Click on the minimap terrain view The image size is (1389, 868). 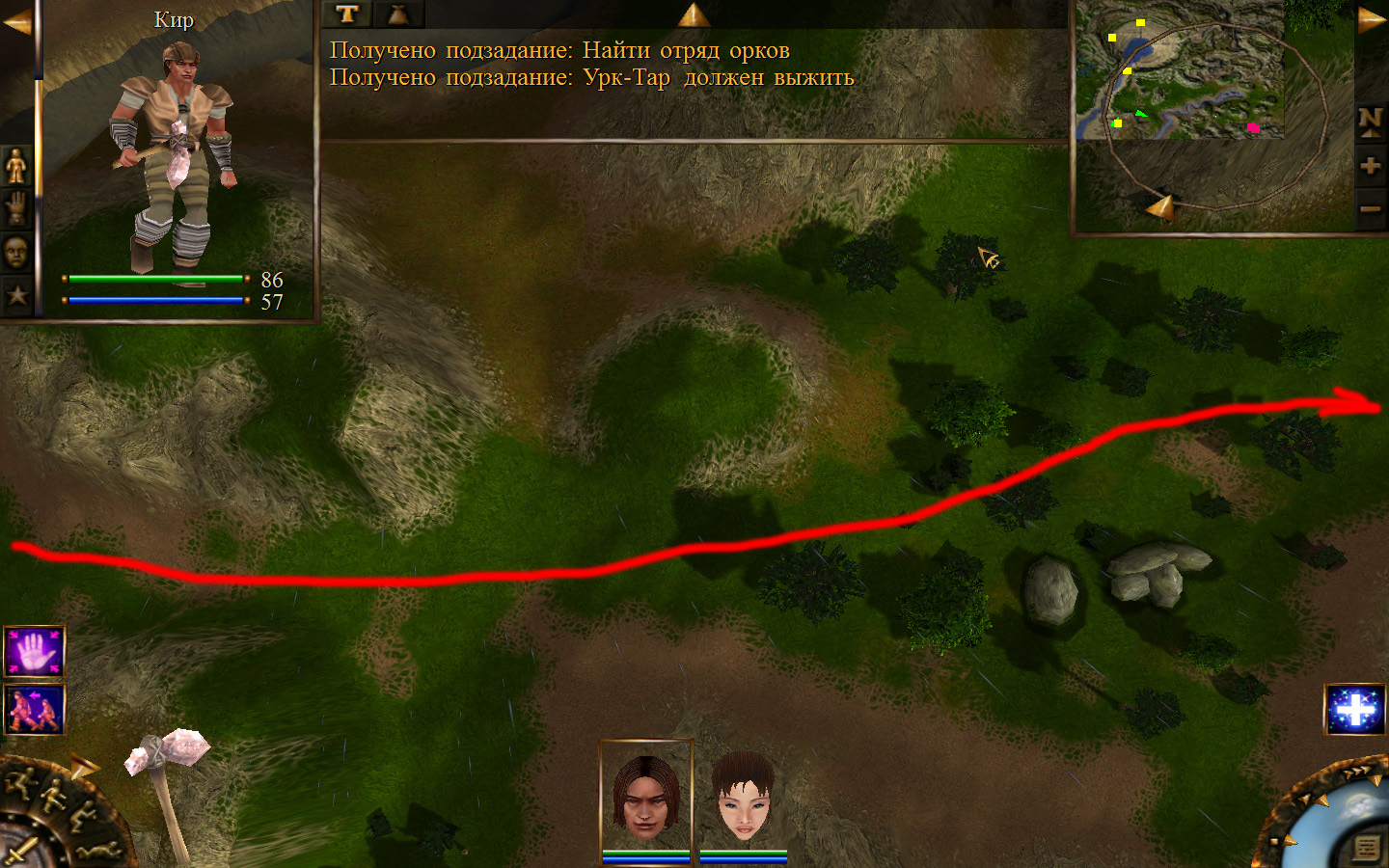[x=1179, y=69]
